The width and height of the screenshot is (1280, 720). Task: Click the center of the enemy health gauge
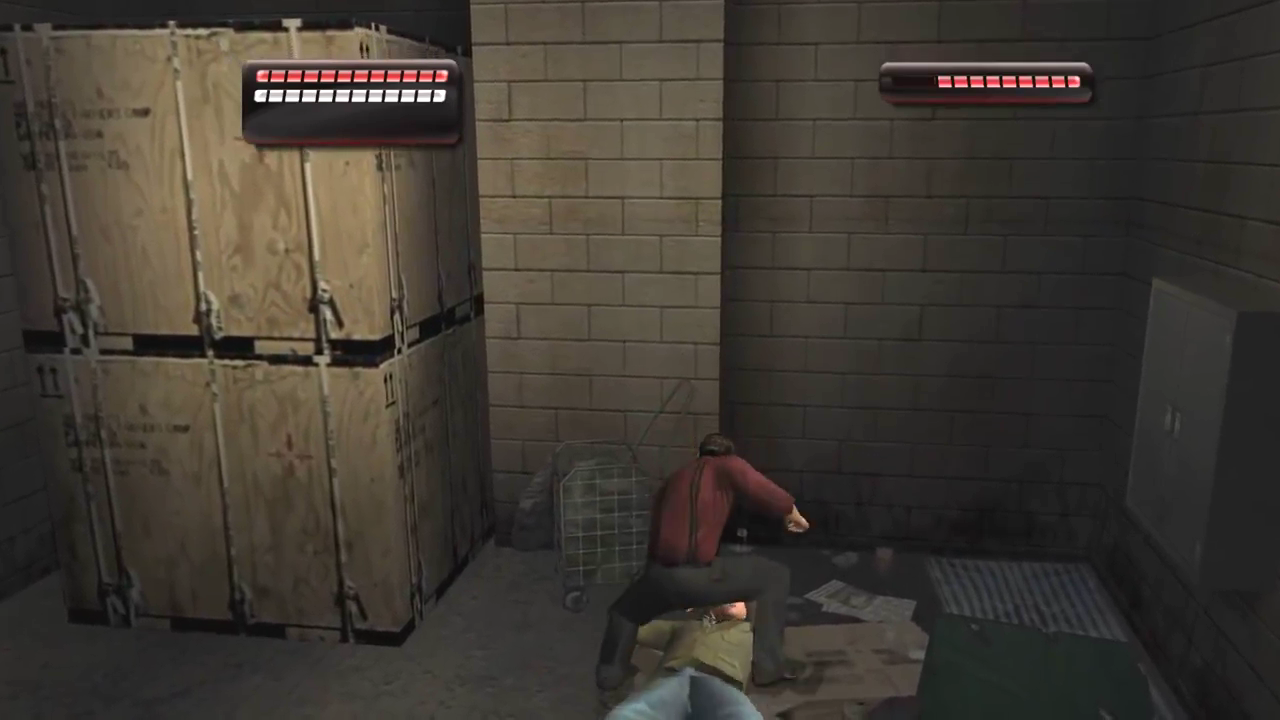tap(985, 82)
